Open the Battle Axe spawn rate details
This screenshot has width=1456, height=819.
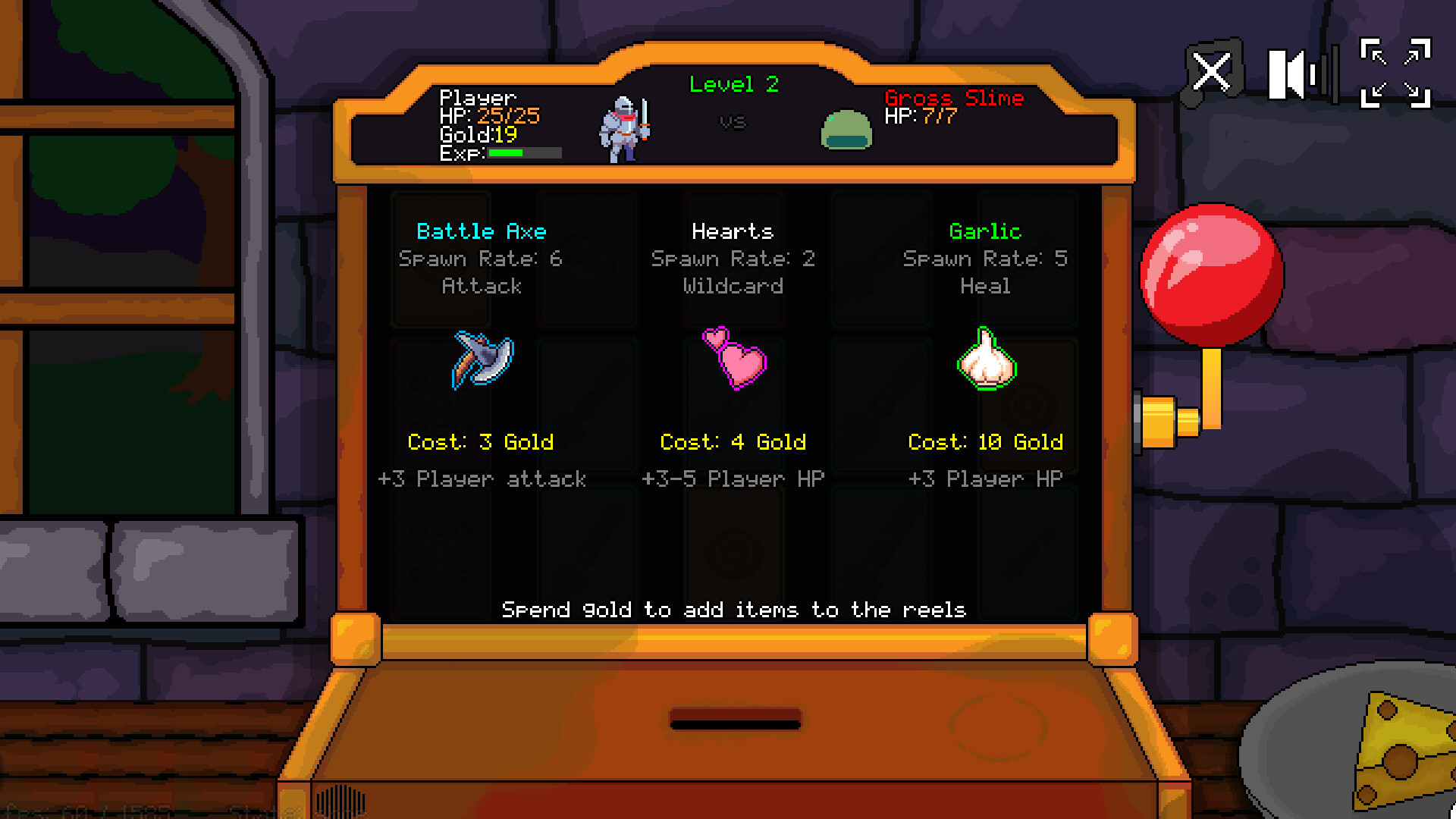481,259
